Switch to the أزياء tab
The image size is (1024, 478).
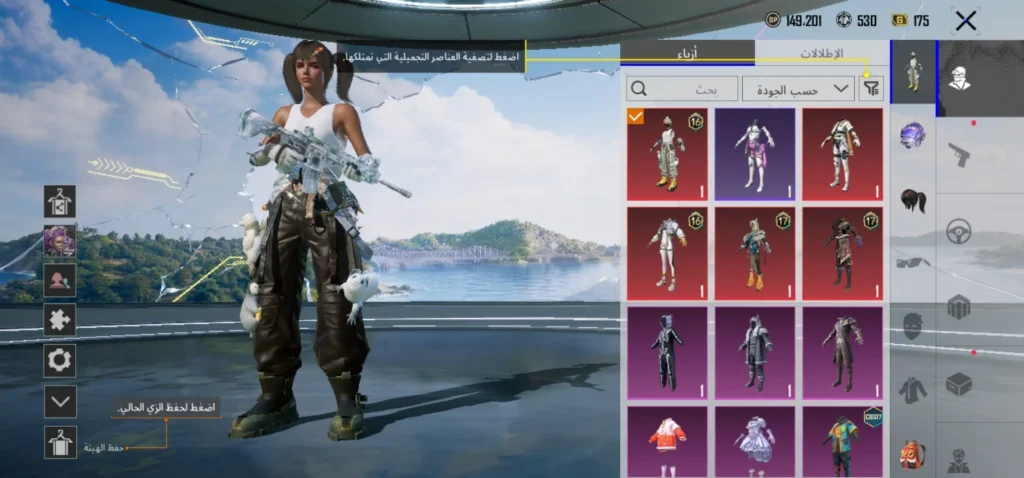[687, 53]
